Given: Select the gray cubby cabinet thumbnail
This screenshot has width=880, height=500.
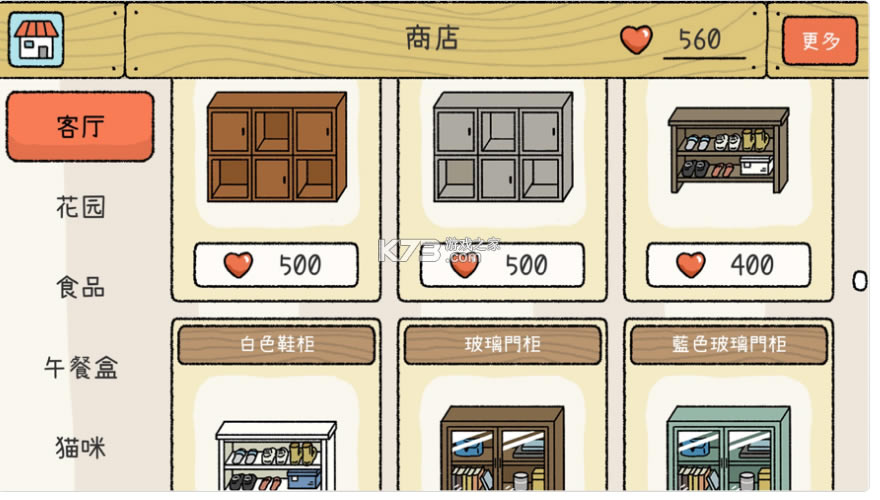Looking at the screenshot, I should click(502, 148).
